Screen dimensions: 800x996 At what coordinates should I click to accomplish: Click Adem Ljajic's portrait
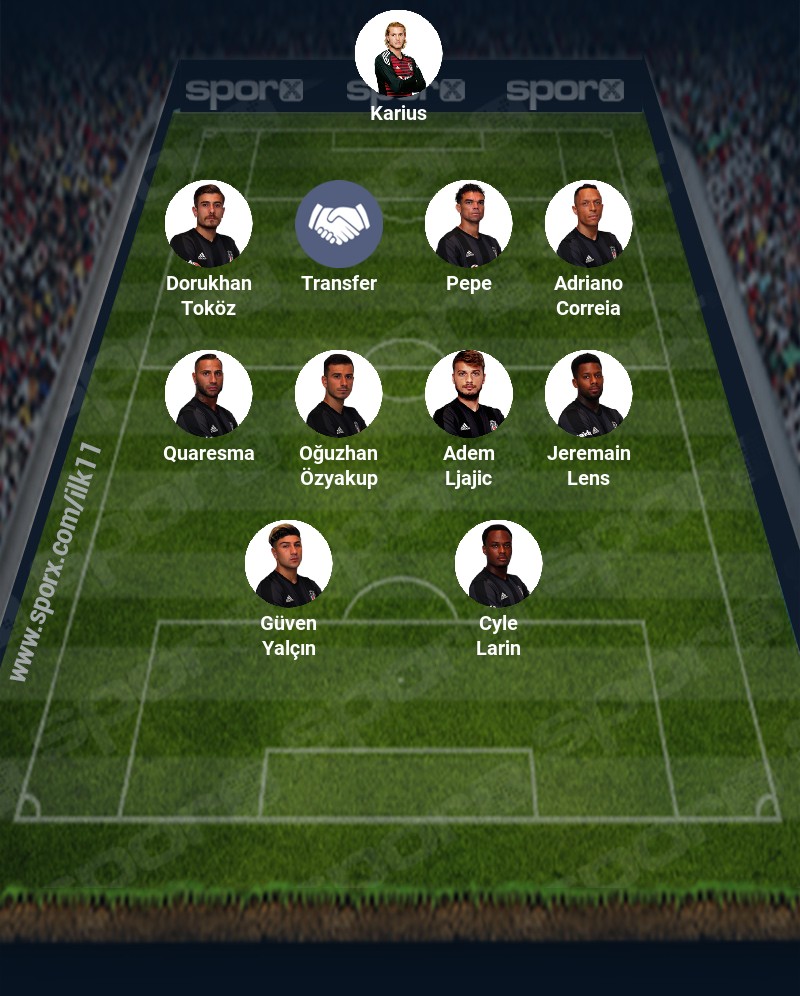click(468, 394)
